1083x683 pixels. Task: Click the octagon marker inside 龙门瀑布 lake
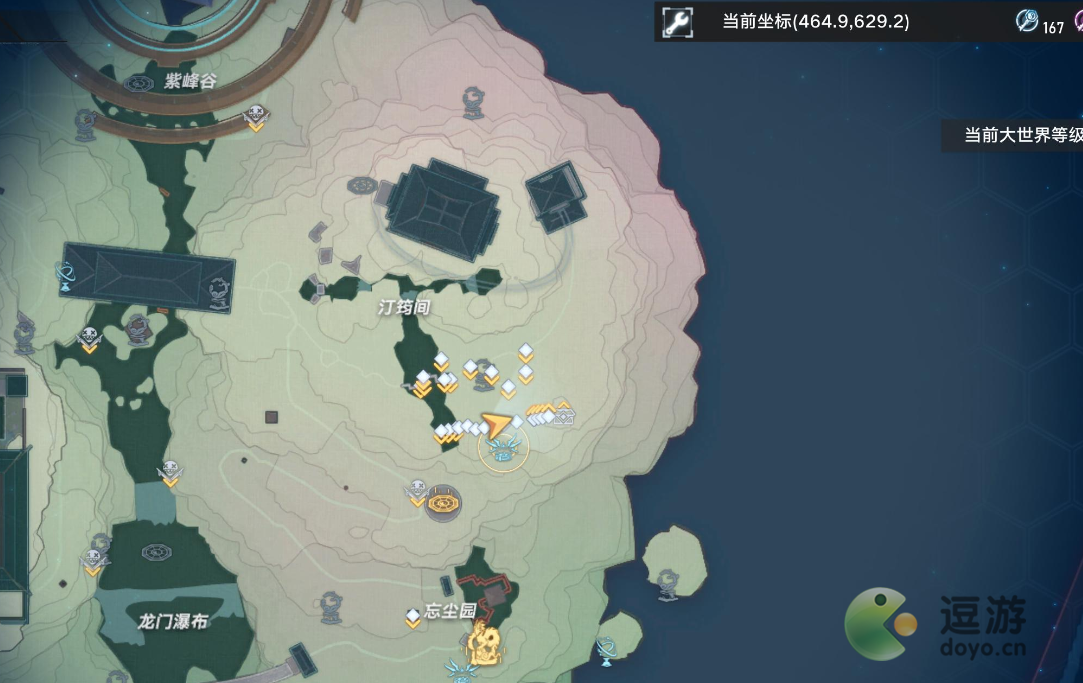coord(155,552)
